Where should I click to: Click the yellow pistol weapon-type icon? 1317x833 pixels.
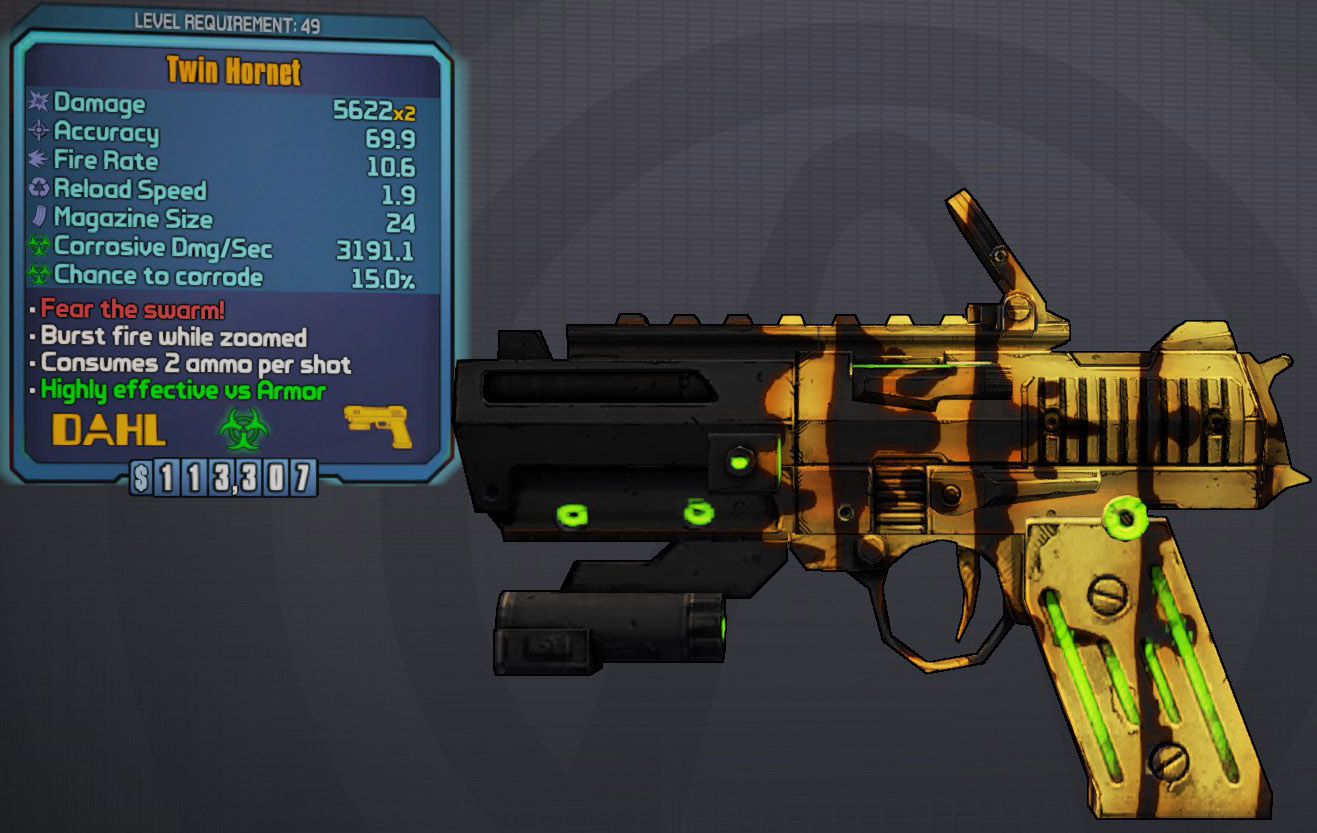[x=376, y=425]
